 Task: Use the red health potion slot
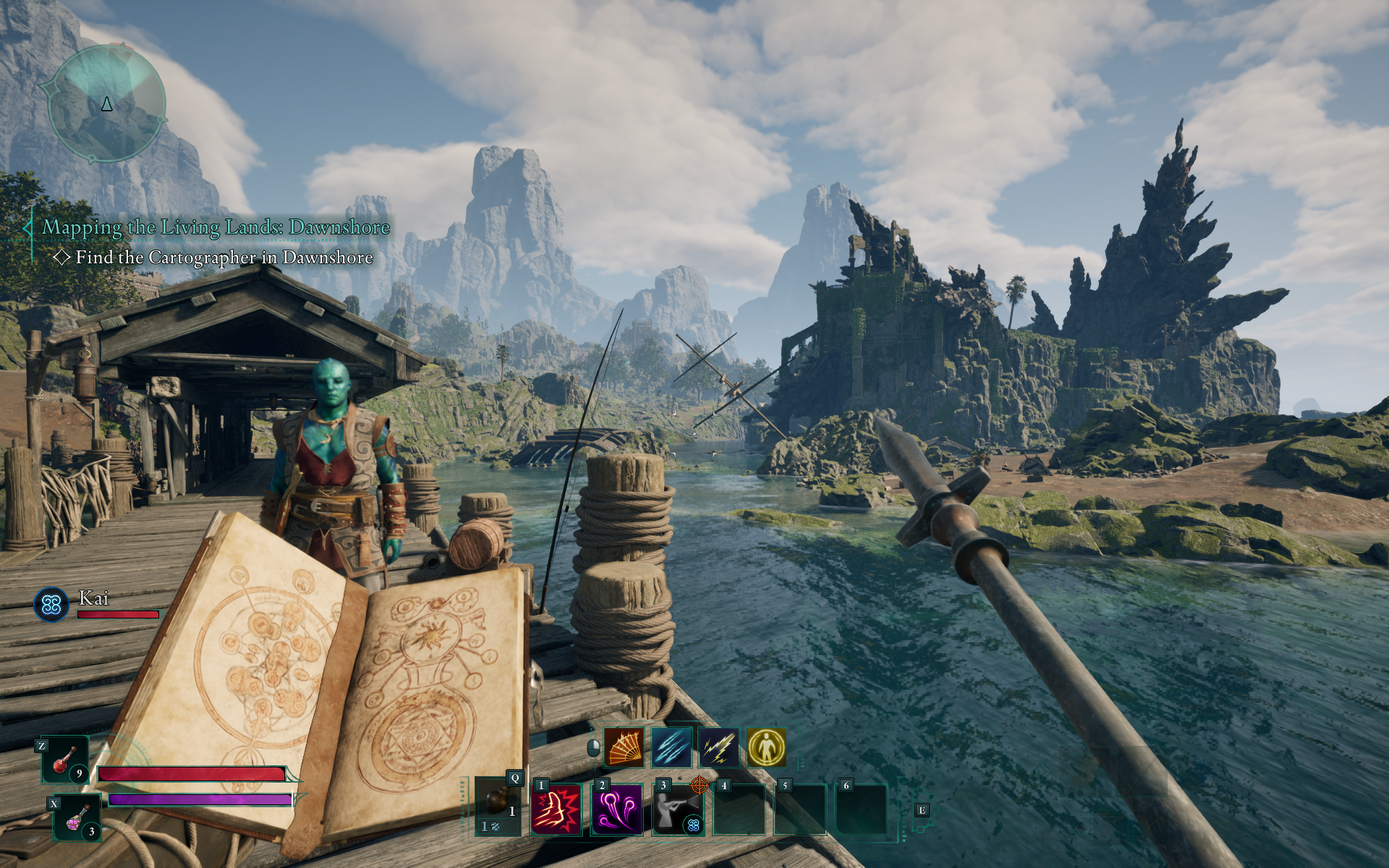(65, 759)
